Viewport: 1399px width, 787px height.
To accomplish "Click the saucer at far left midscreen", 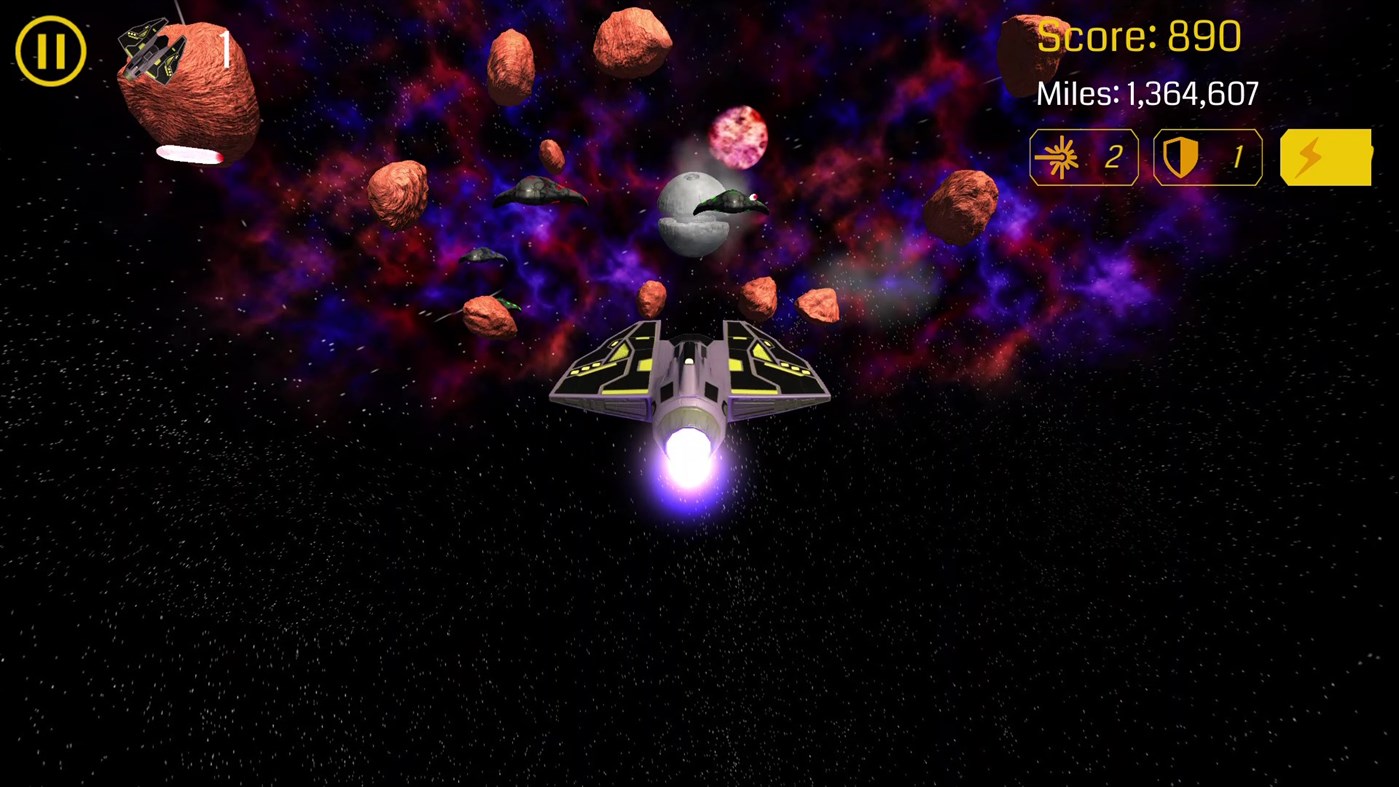I will (485, 257).
